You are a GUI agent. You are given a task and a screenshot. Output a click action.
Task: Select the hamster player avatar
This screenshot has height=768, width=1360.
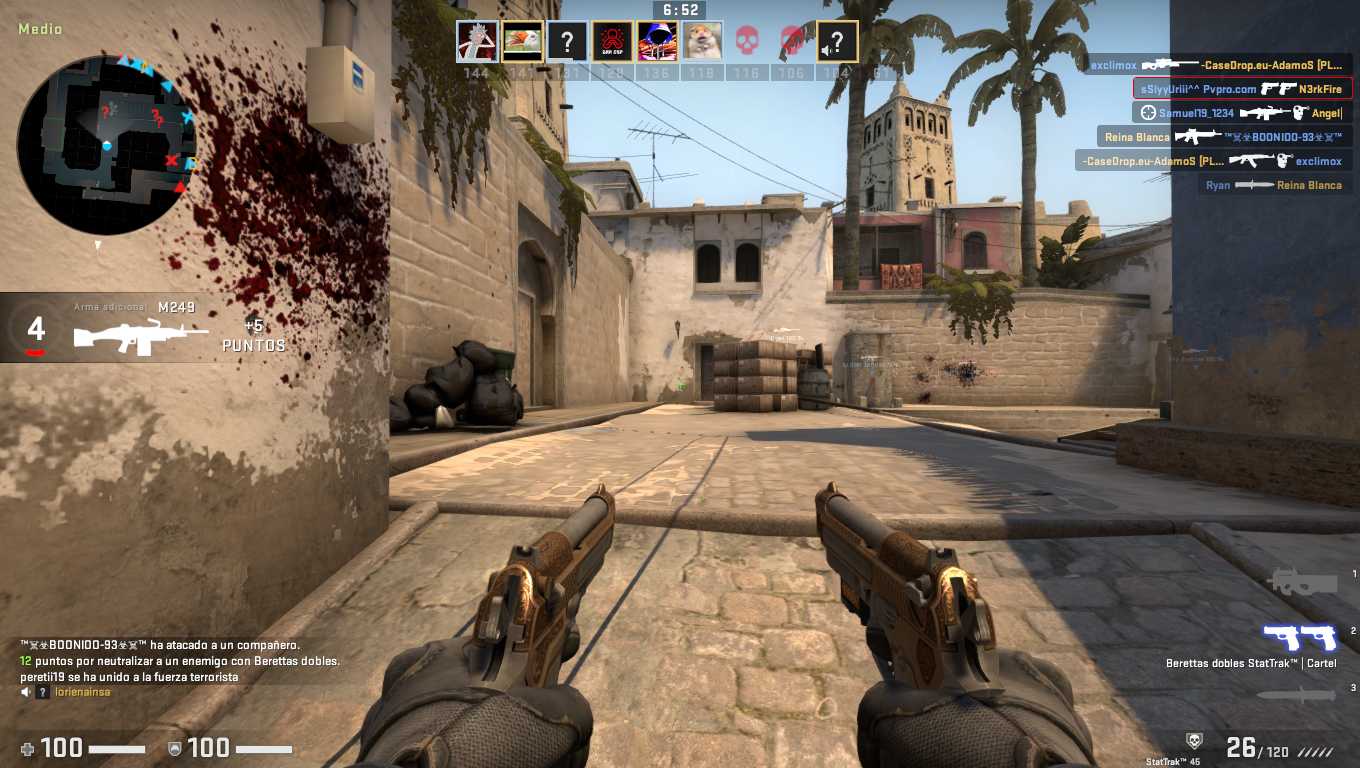tap(702, 42)
